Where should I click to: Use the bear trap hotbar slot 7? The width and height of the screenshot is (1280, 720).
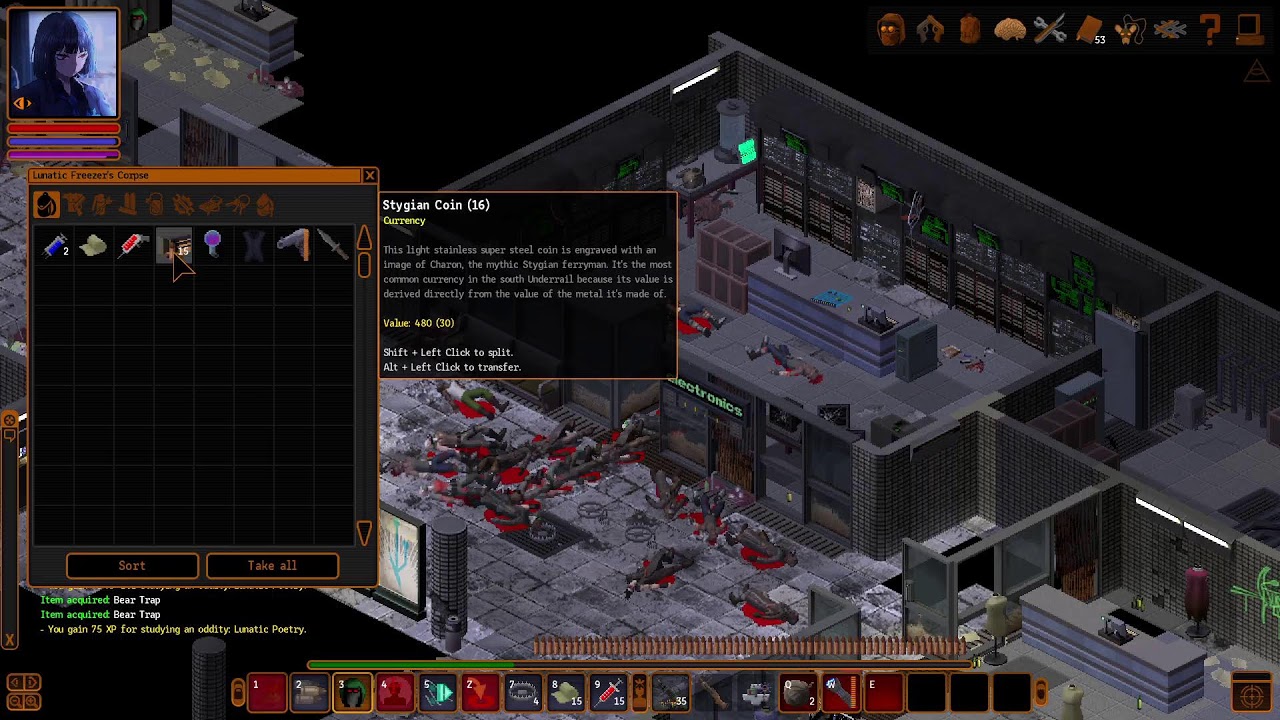[x=523, y=692]
